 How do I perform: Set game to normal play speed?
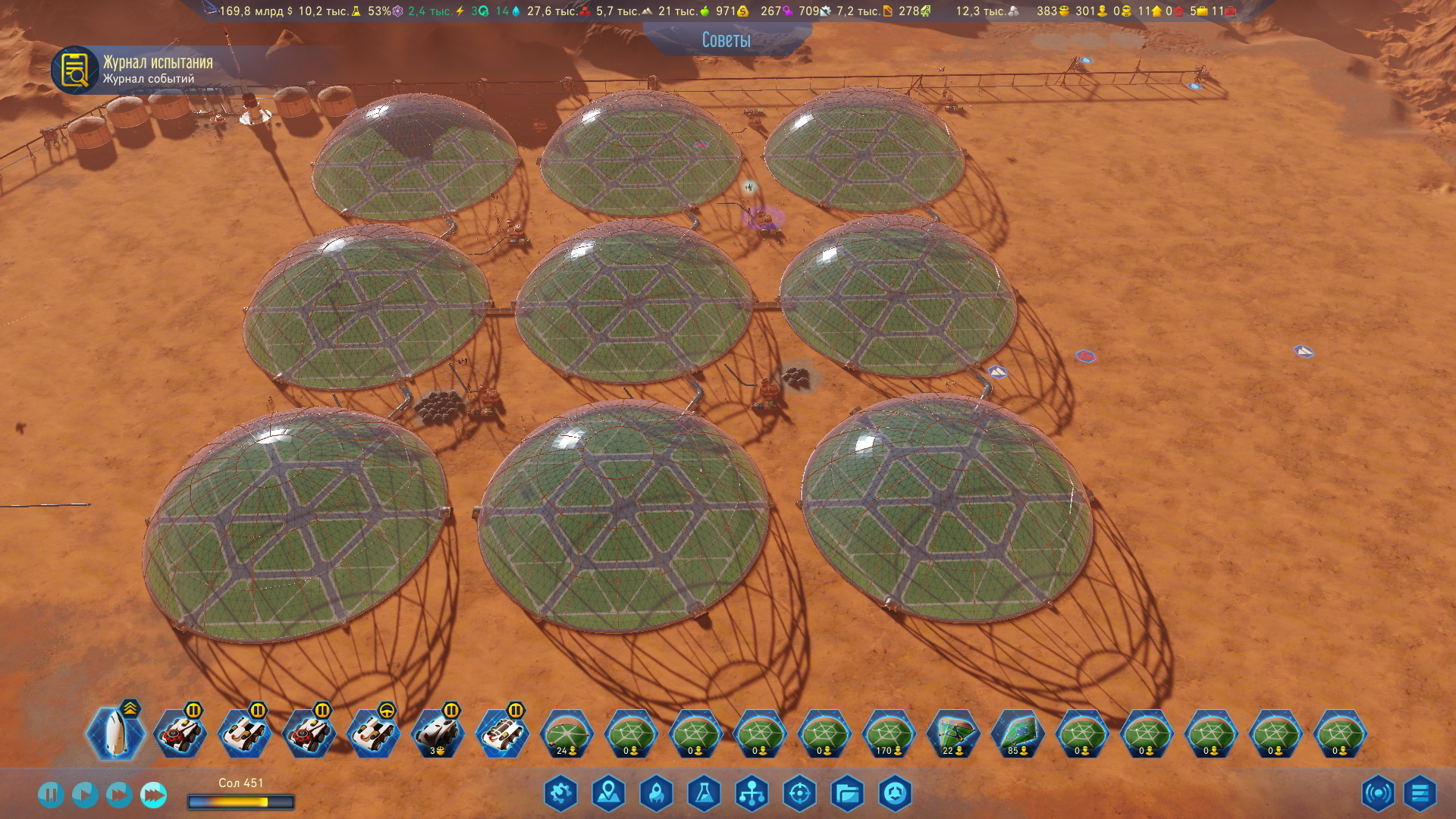click(84, 795)
